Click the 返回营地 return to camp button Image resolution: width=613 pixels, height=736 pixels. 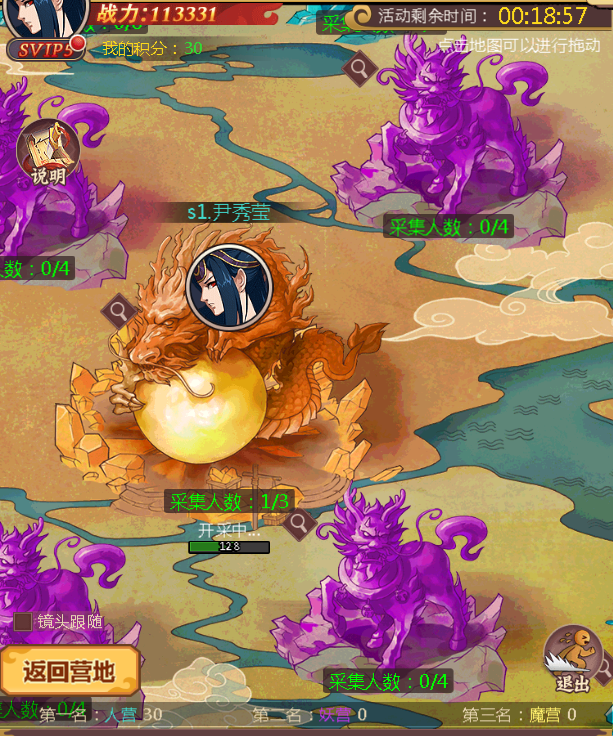(x=69, y=670)
